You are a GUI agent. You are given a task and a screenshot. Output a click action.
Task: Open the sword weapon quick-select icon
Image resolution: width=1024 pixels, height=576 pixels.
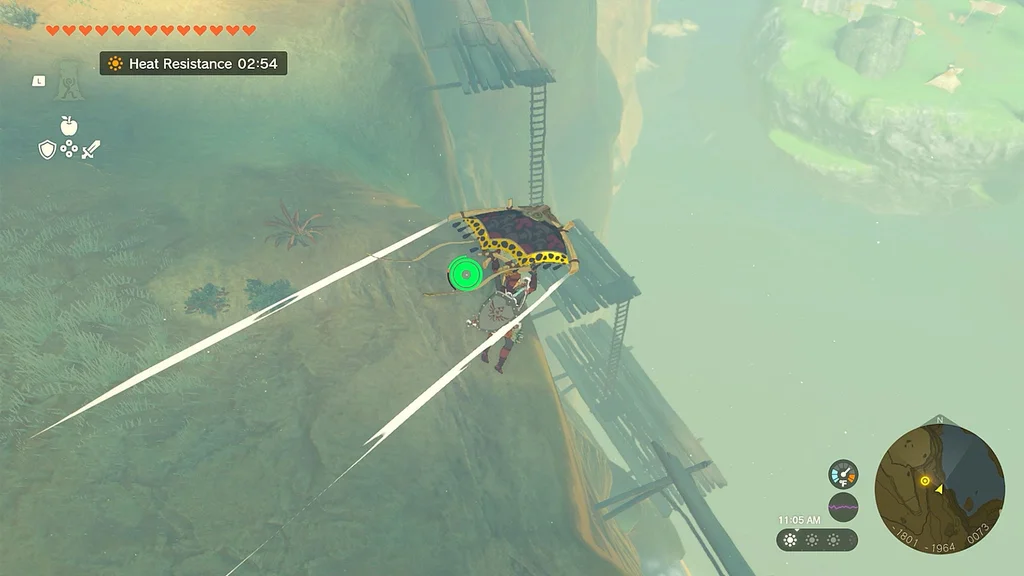click(91, 150)
